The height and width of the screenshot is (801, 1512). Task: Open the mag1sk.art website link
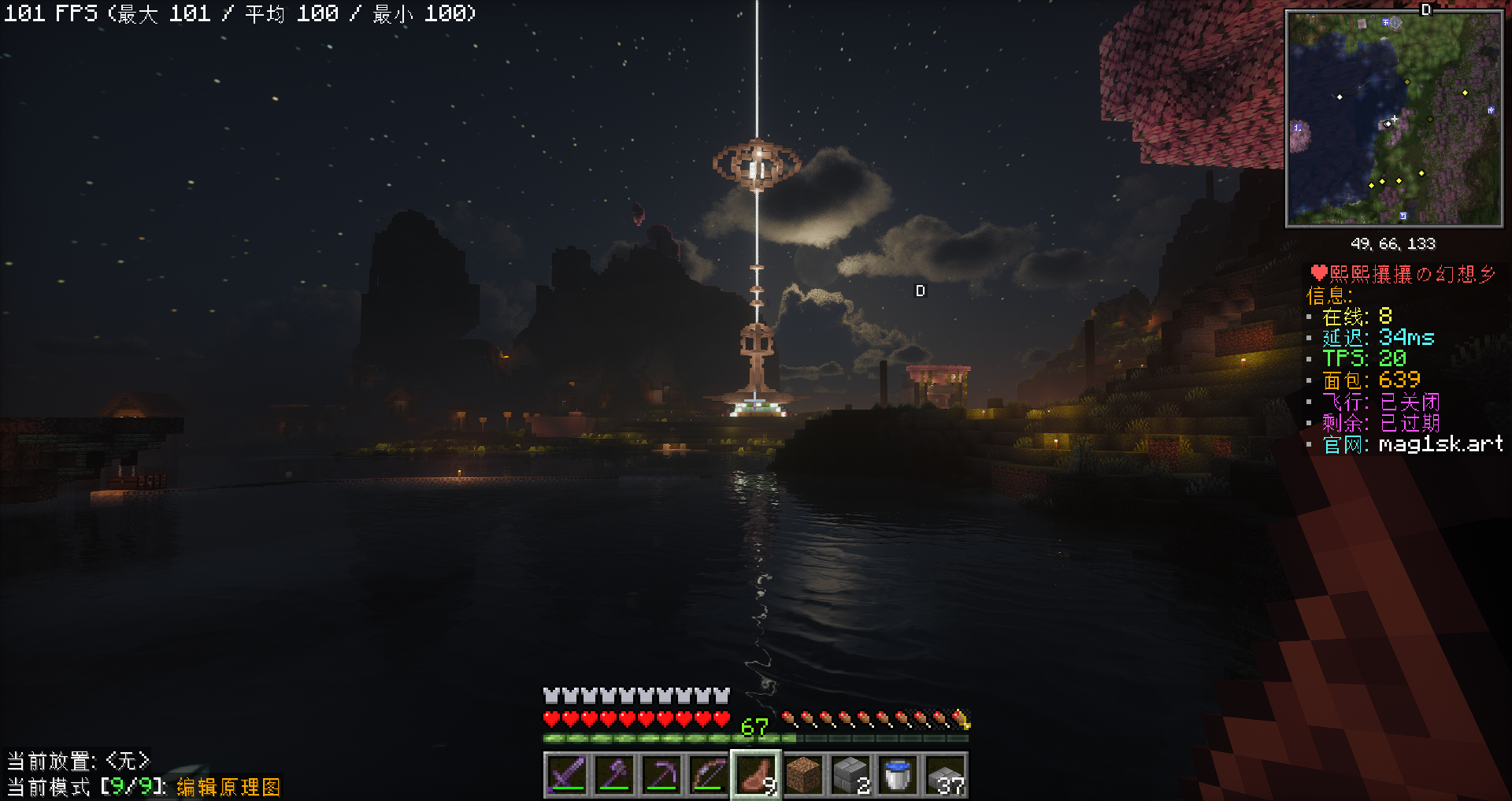[1440, 445]
